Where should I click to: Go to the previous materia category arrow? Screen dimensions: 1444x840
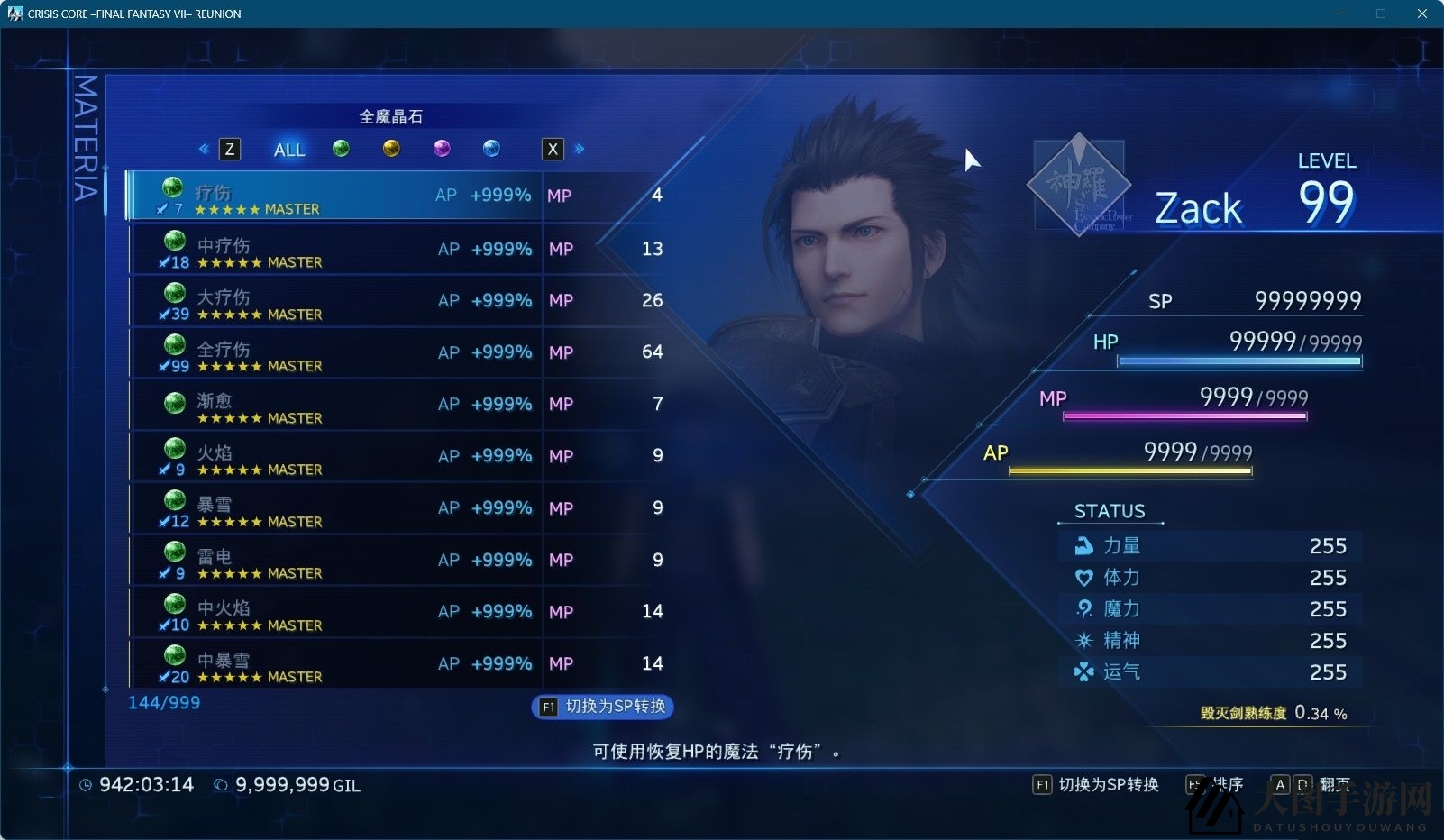pyautogui.click(x=204, y=149)
